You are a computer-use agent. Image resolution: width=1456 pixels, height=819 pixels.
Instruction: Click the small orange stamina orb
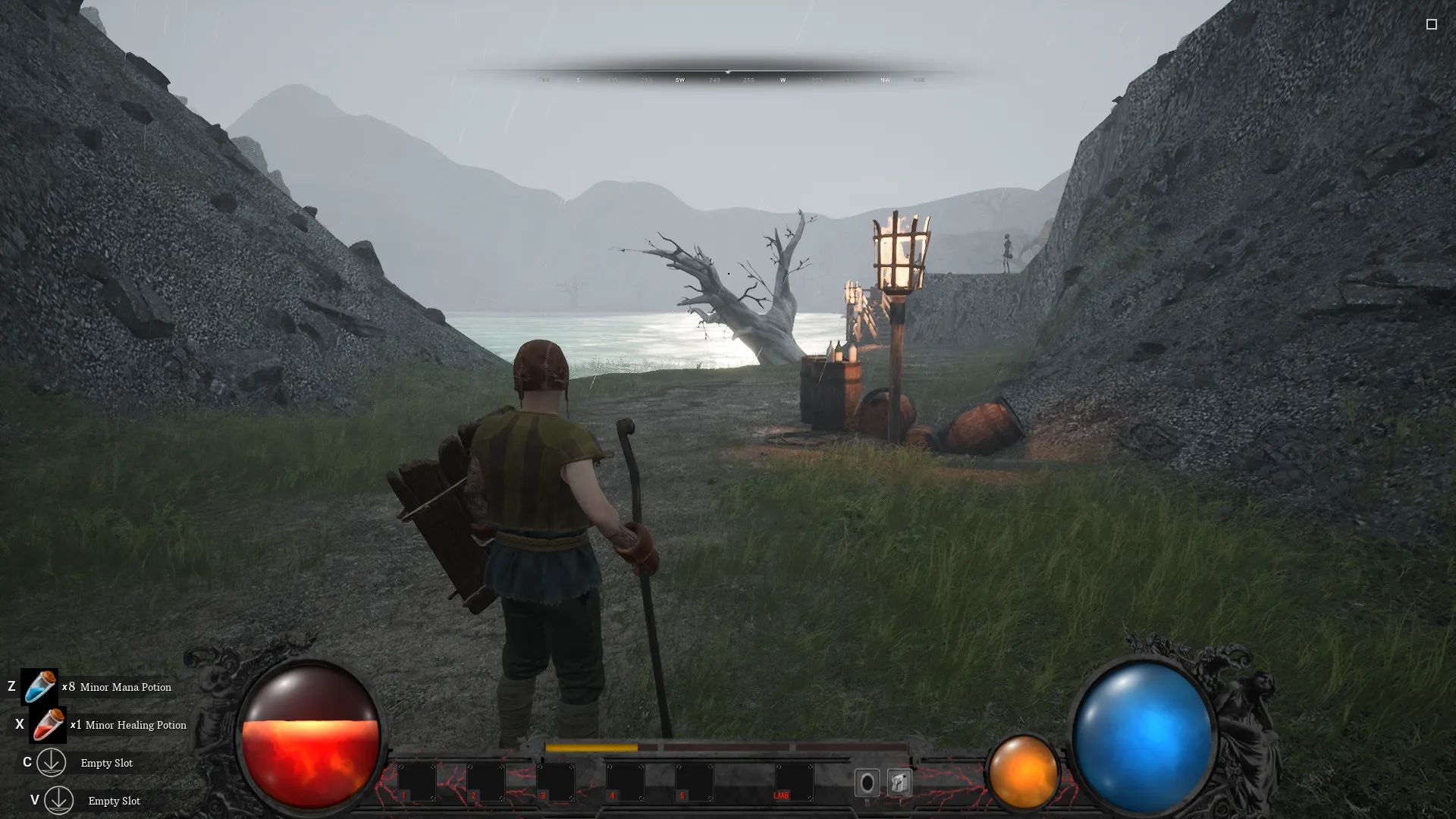[1024, 773]
